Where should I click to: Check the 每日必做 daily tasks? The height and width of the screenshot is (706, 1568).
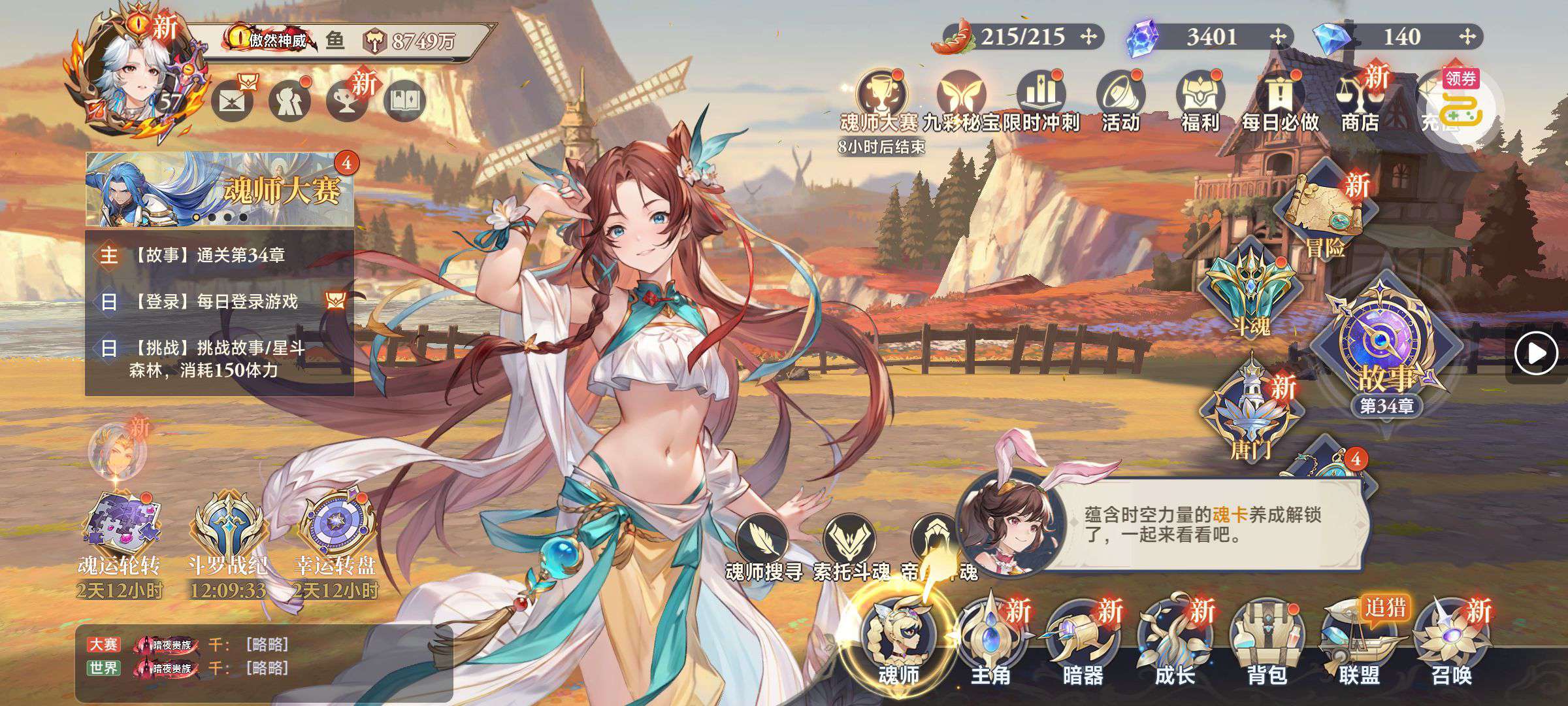tap(1281, 101)
